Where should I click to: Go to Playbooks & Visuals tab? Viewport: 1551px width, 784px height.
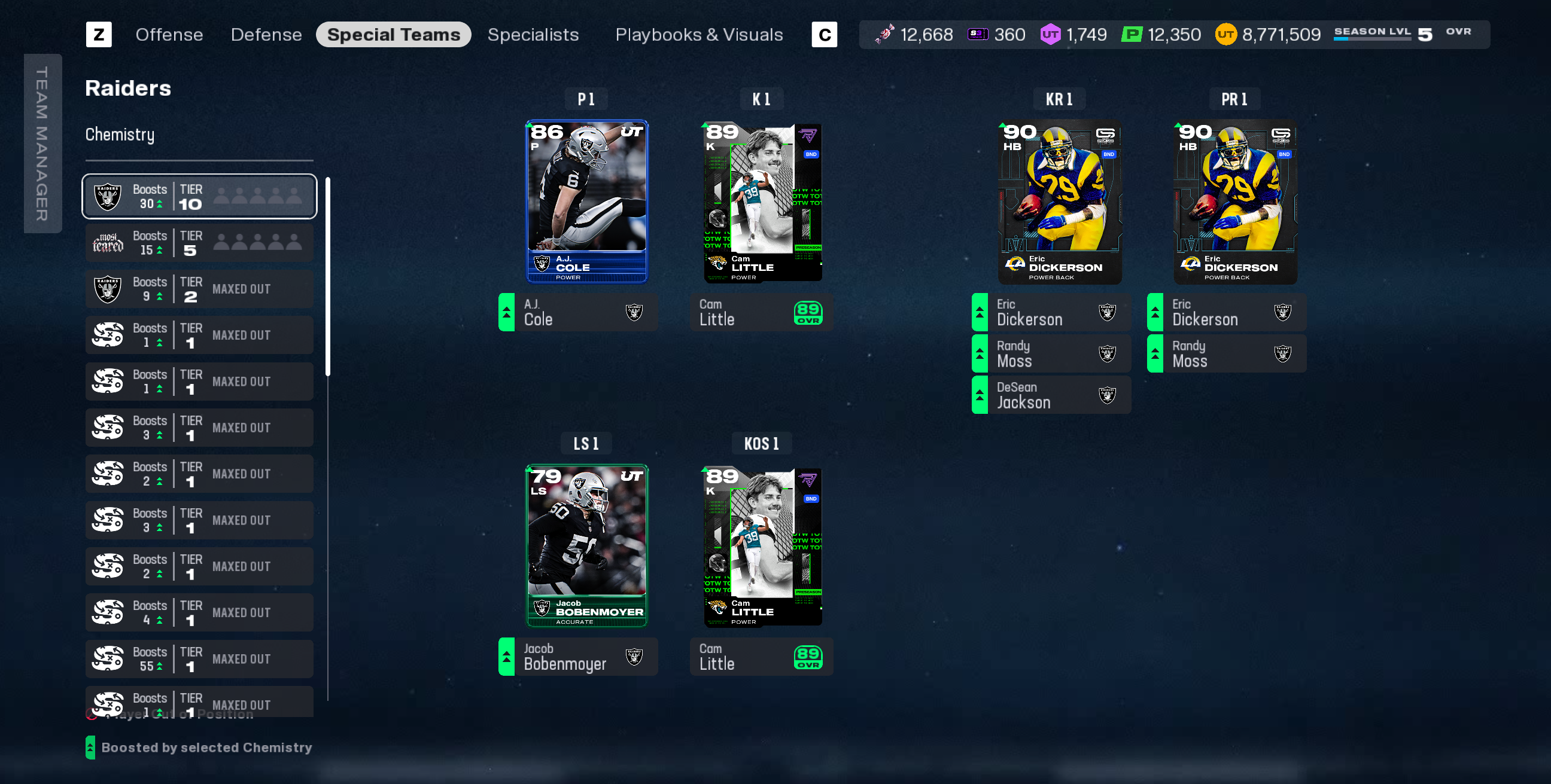[698, 35]
